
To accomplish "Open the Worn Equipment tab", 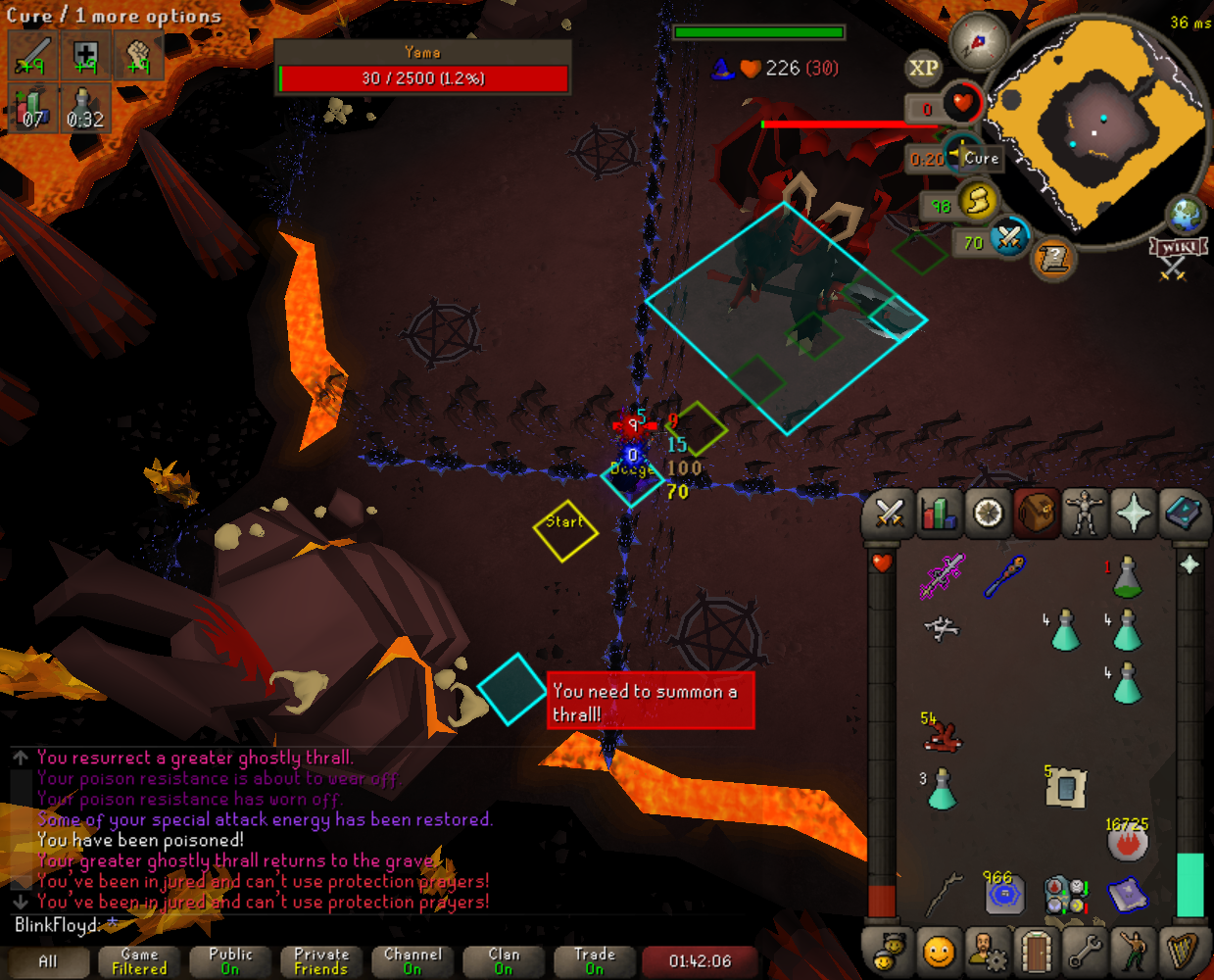I will coord(1085,514).
